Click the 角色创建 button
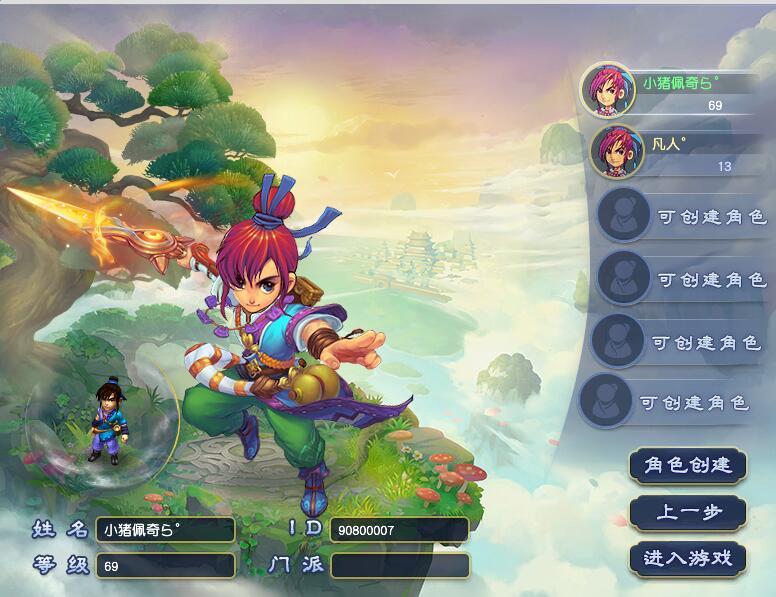Image resolution: width=776 pixels, height=597 pixels. [x=688, y=465]
